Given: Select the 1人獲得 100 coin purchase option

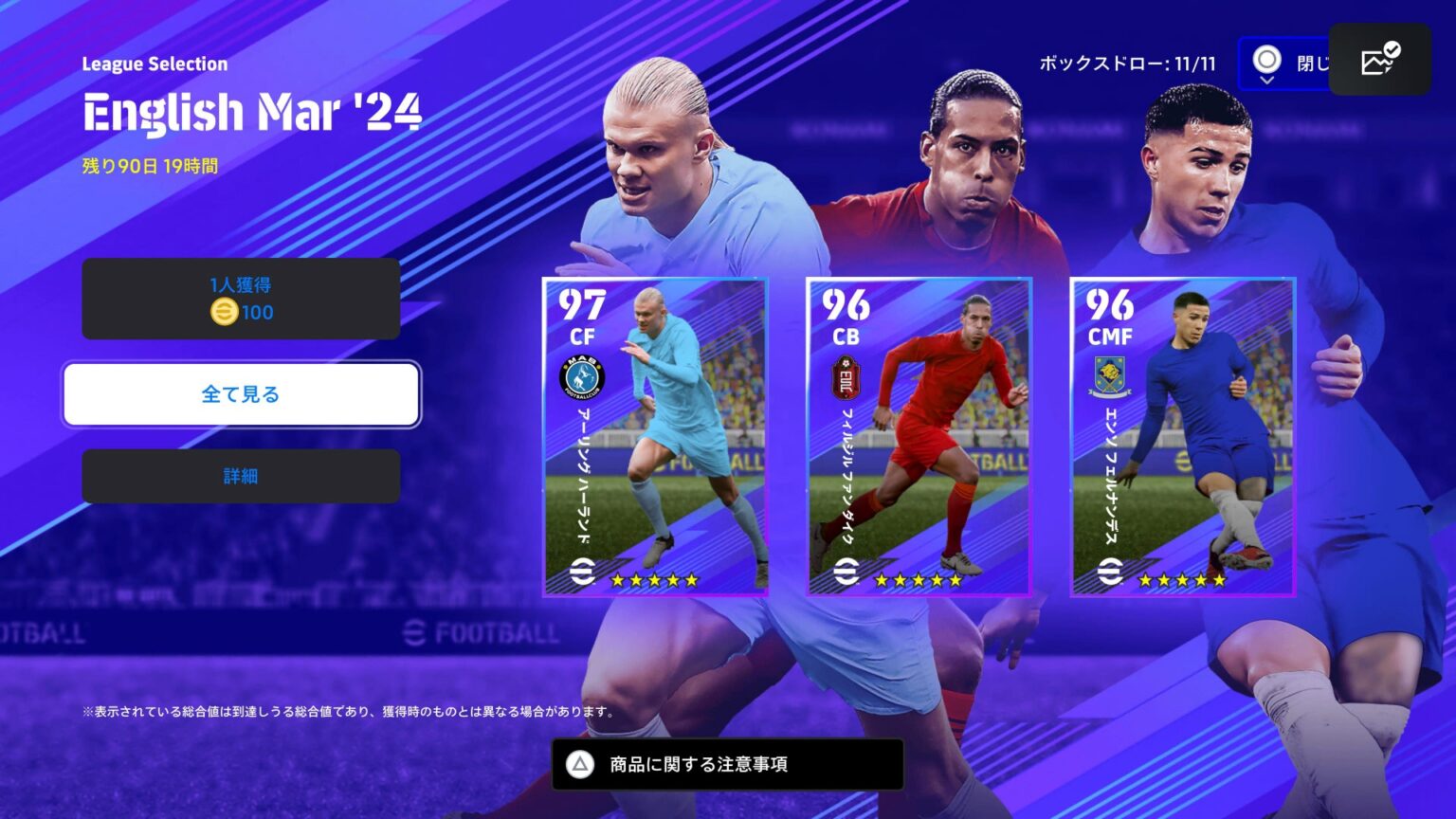Looking at the screenshot, I should click(240, 298).
